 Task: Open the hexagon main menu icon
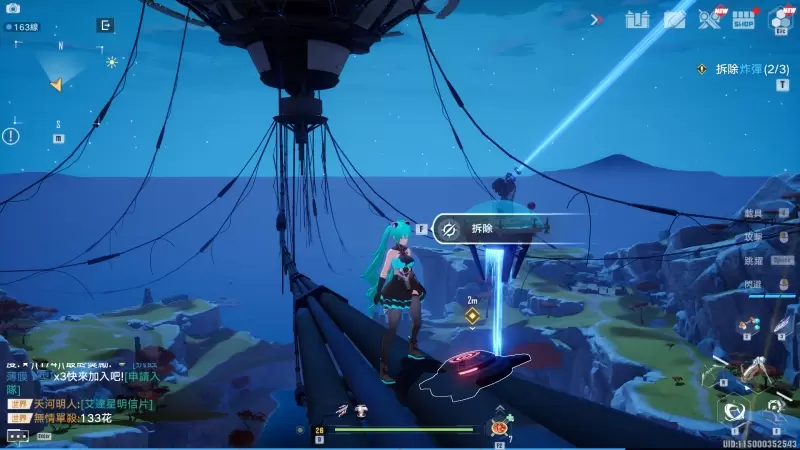click(x=779, y=19)
